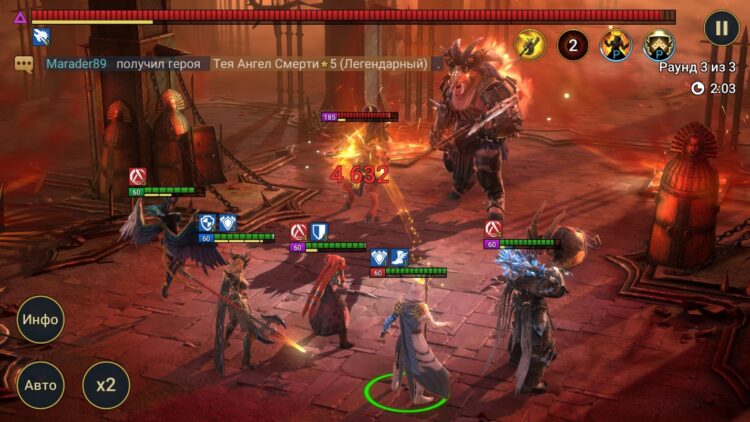Open the Инфо panel
The height and width of the screenshot is (422, 750).
[x=40, y=320]
